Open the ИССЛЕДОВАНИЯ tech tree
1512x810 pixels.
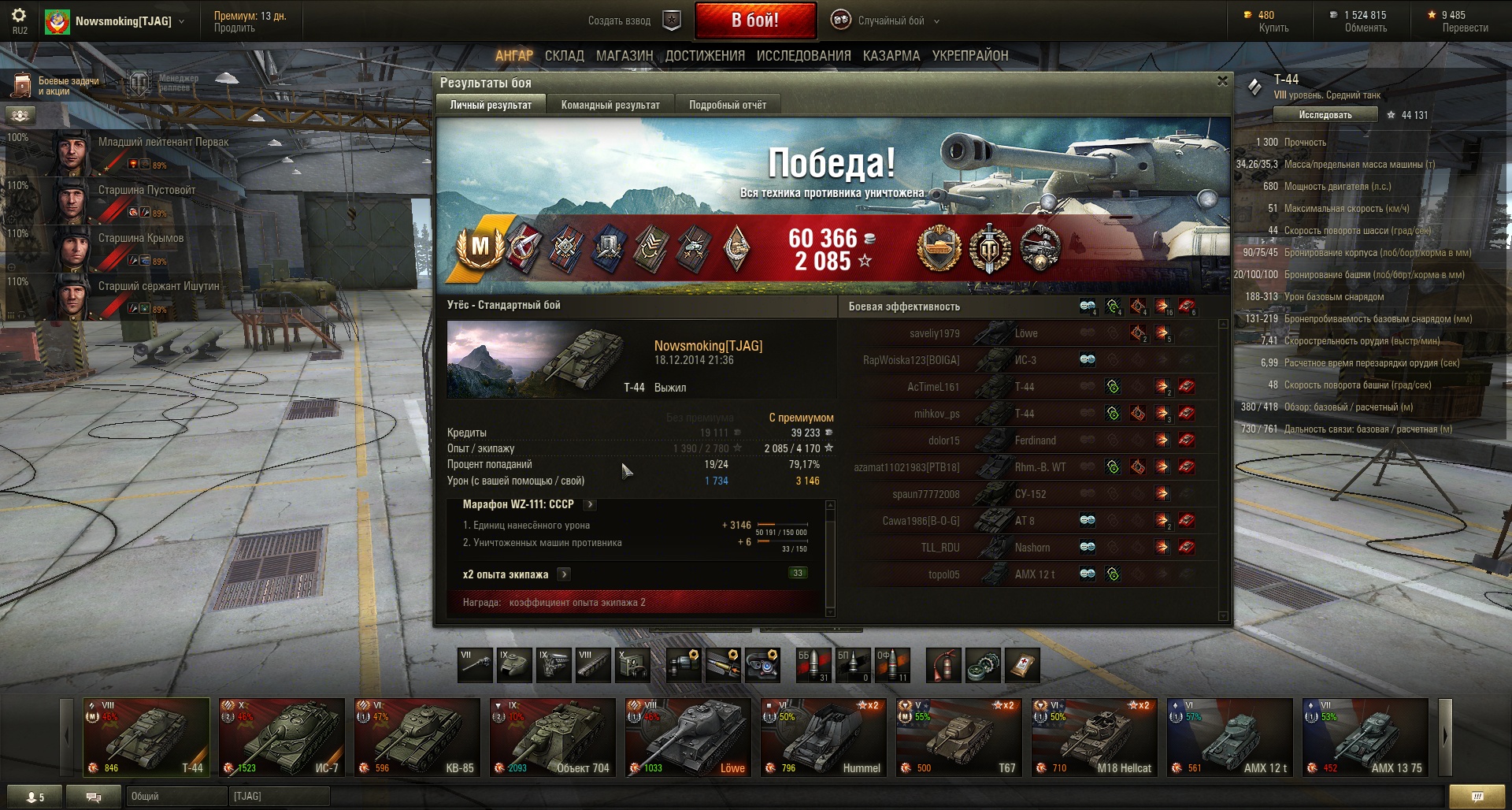803,56
